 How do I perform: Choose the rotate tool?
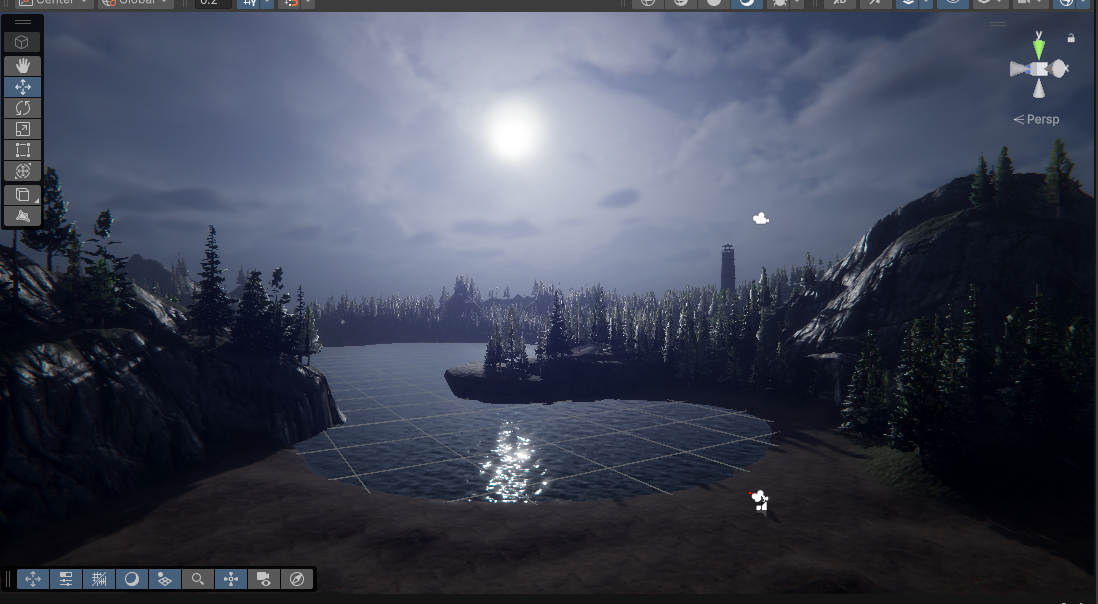23,108
